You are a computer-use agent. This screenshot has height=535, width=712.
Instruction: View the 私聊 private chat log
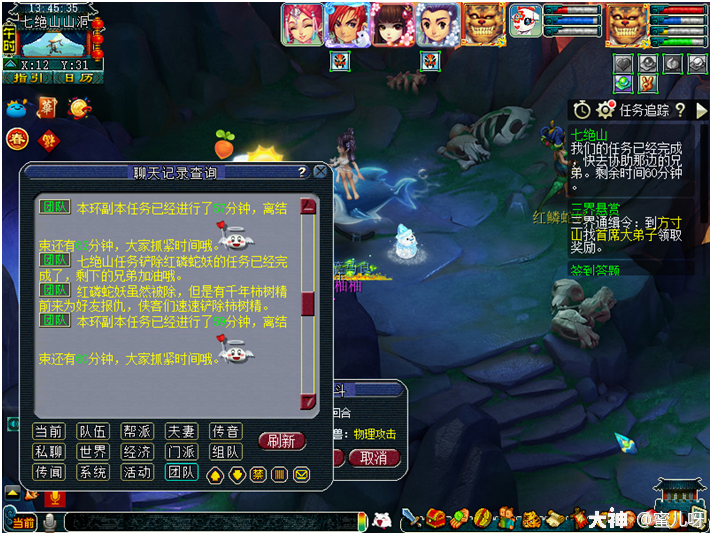49,452
